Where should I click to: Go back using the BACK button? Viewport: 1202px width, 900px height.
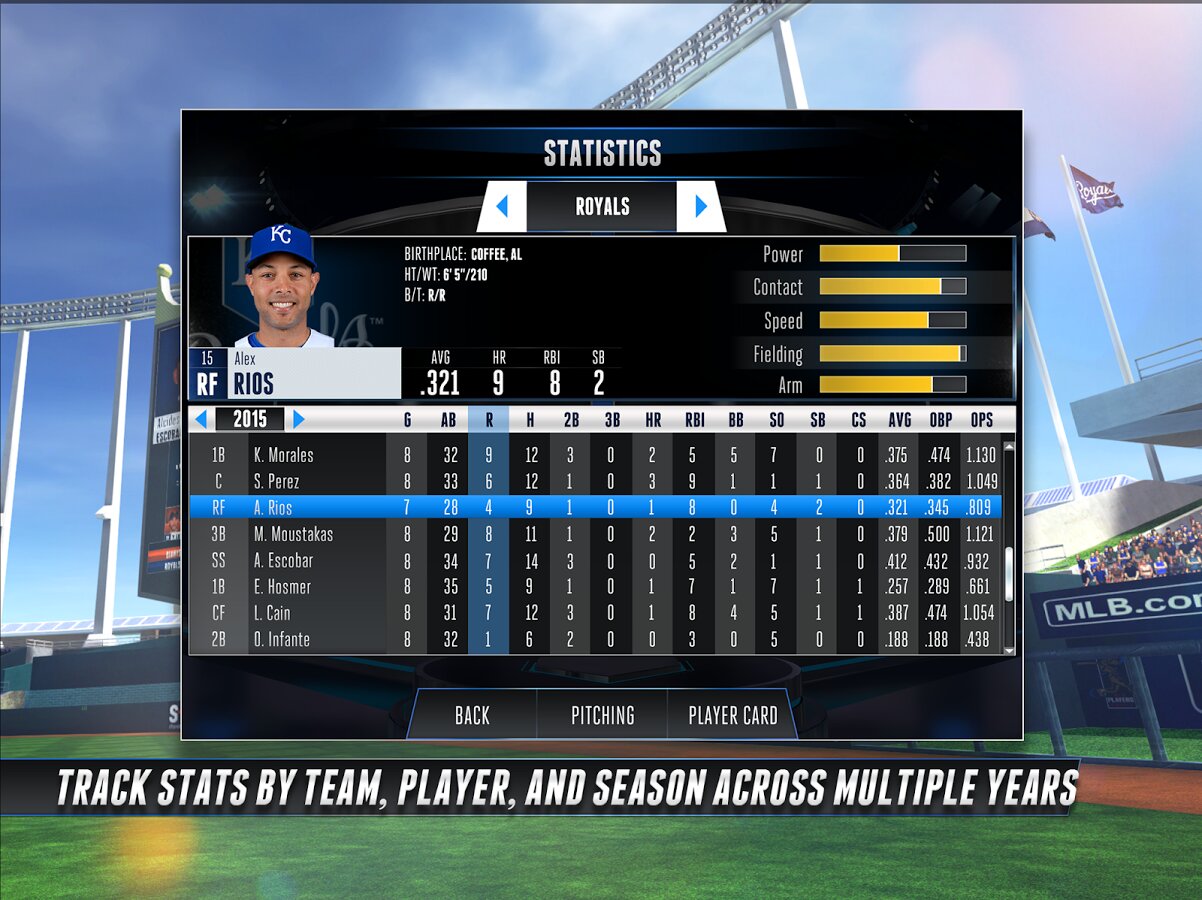pyautogui.click(x=472, y=715)
